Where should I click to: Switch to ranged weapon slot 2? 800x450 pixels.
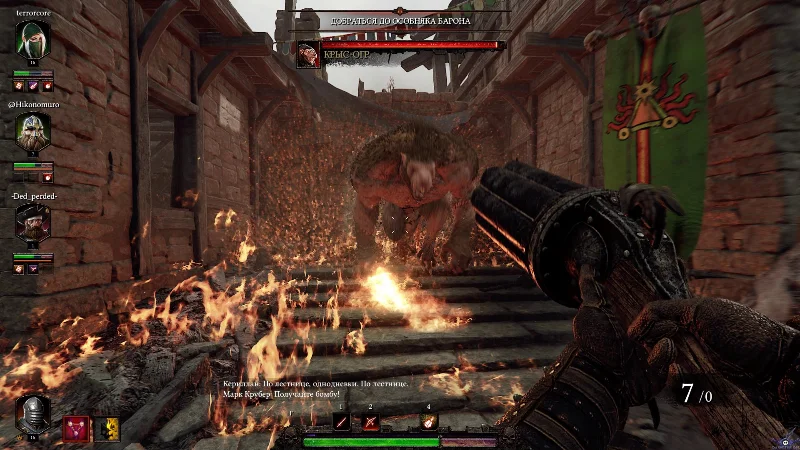pos(370,422)
